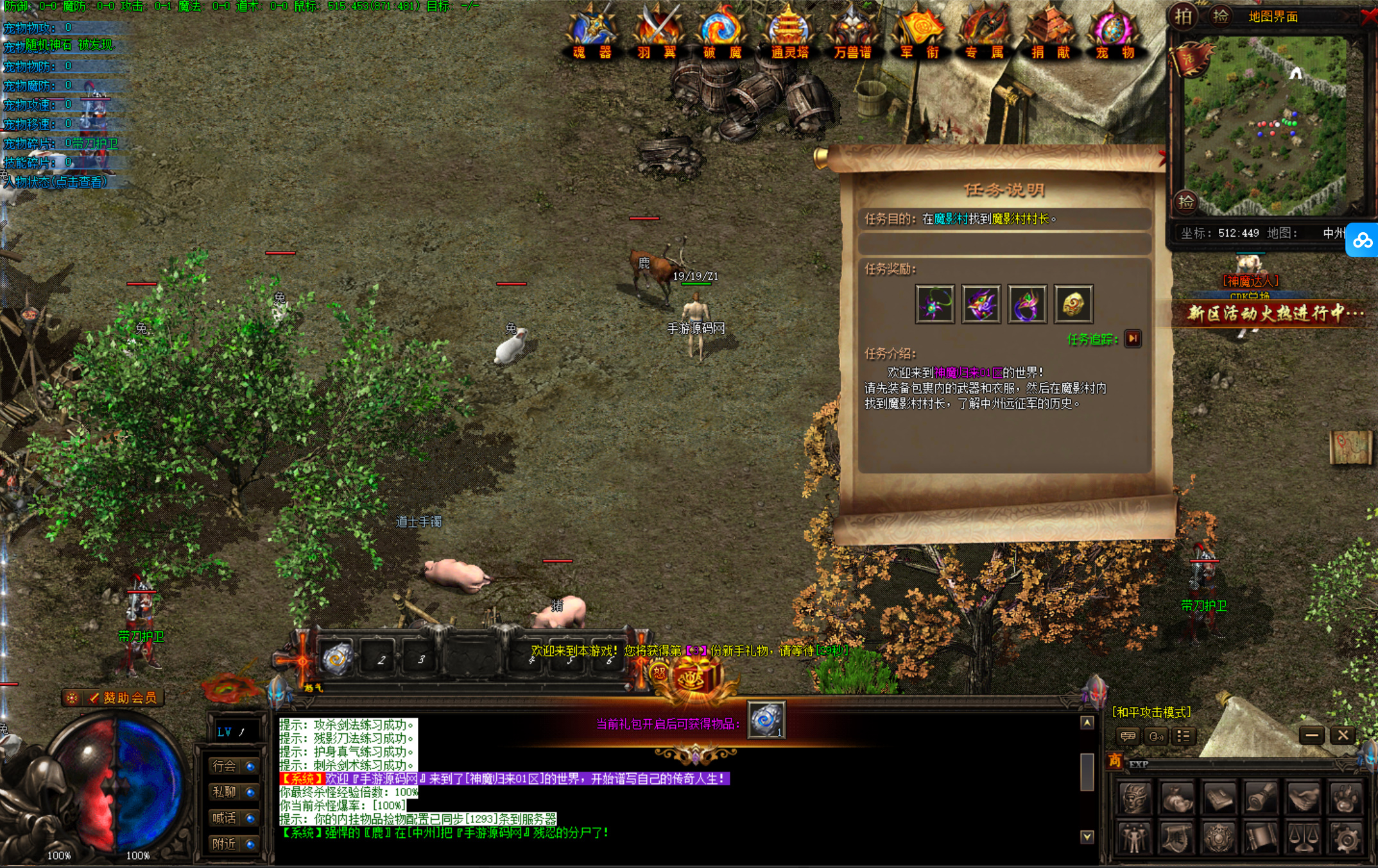Open the 羽翼 wings menu
Screen dimensions: 1378x868
coord(657,32)
